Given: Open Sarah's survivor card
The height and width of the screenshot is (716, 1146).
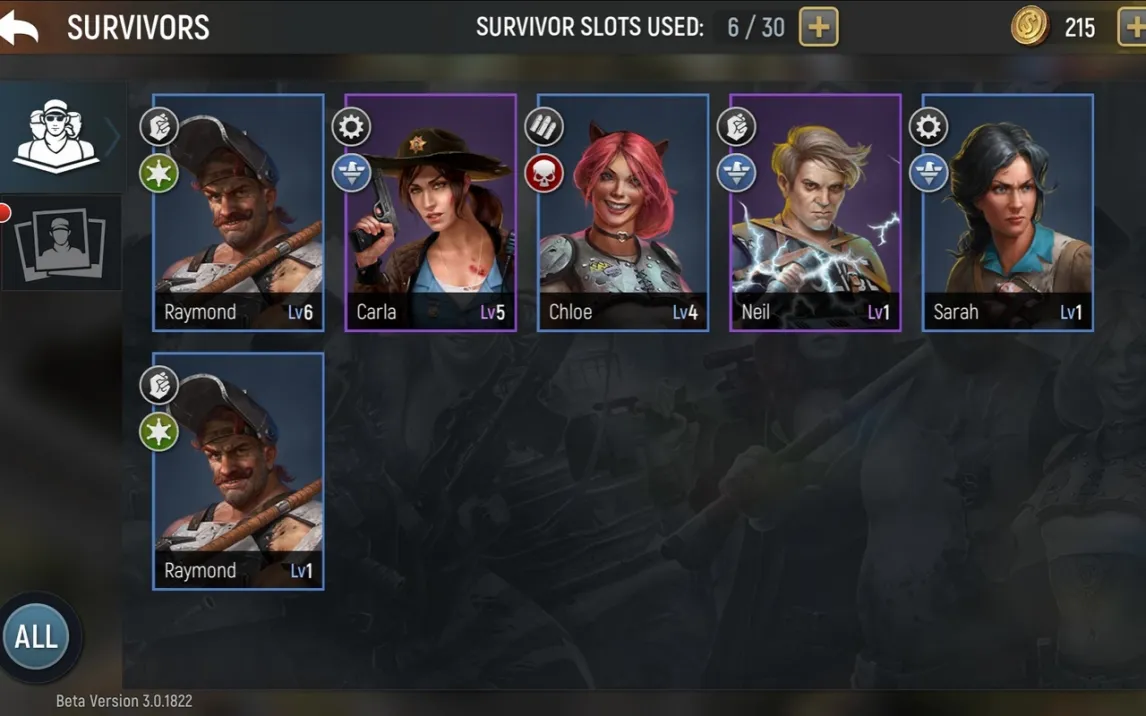Looking at the screenshot, I should pyautogui.click(x=1007, y=213).
